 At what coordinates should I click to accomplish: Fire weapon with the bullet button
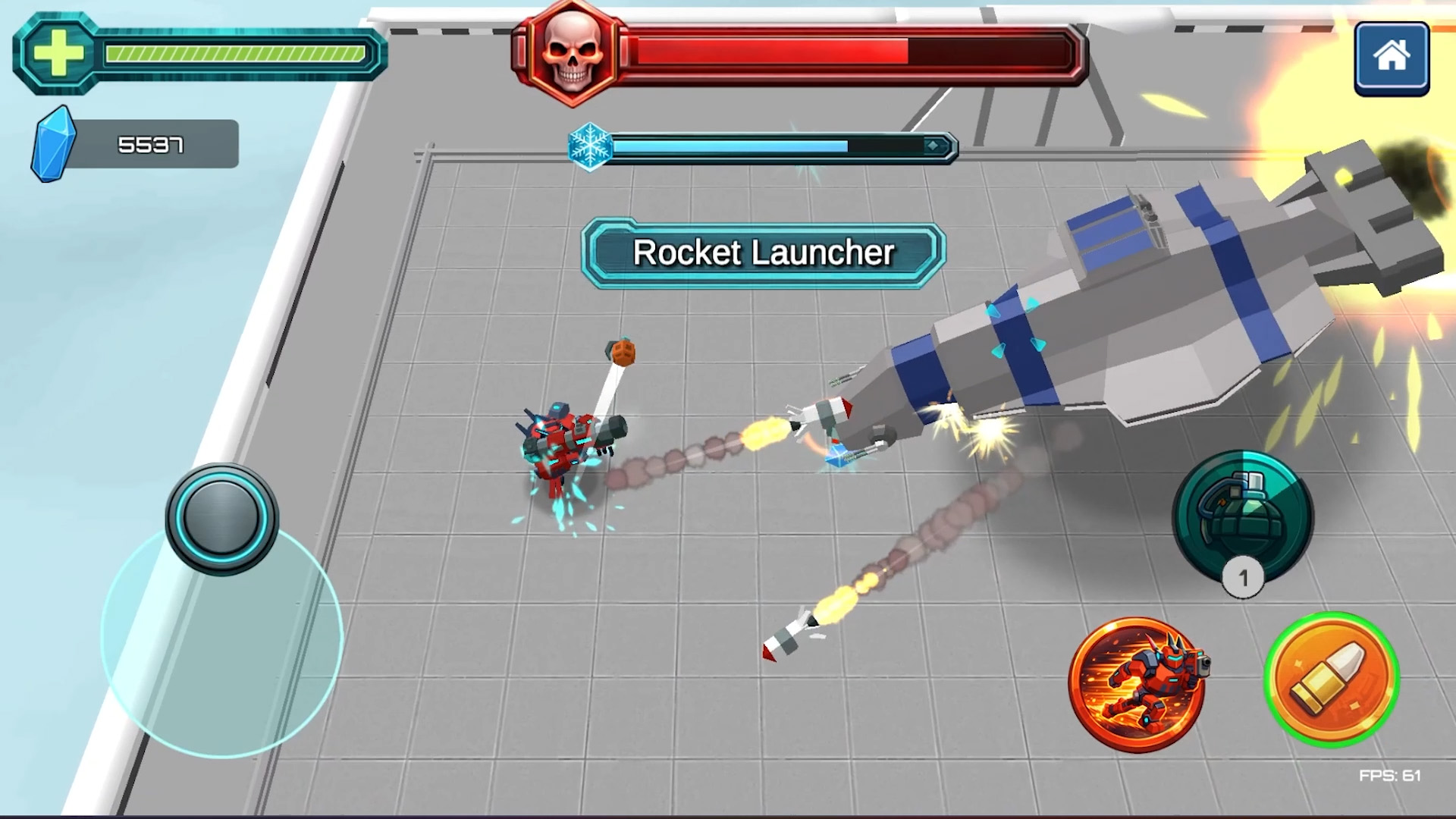pos(1332,679)
